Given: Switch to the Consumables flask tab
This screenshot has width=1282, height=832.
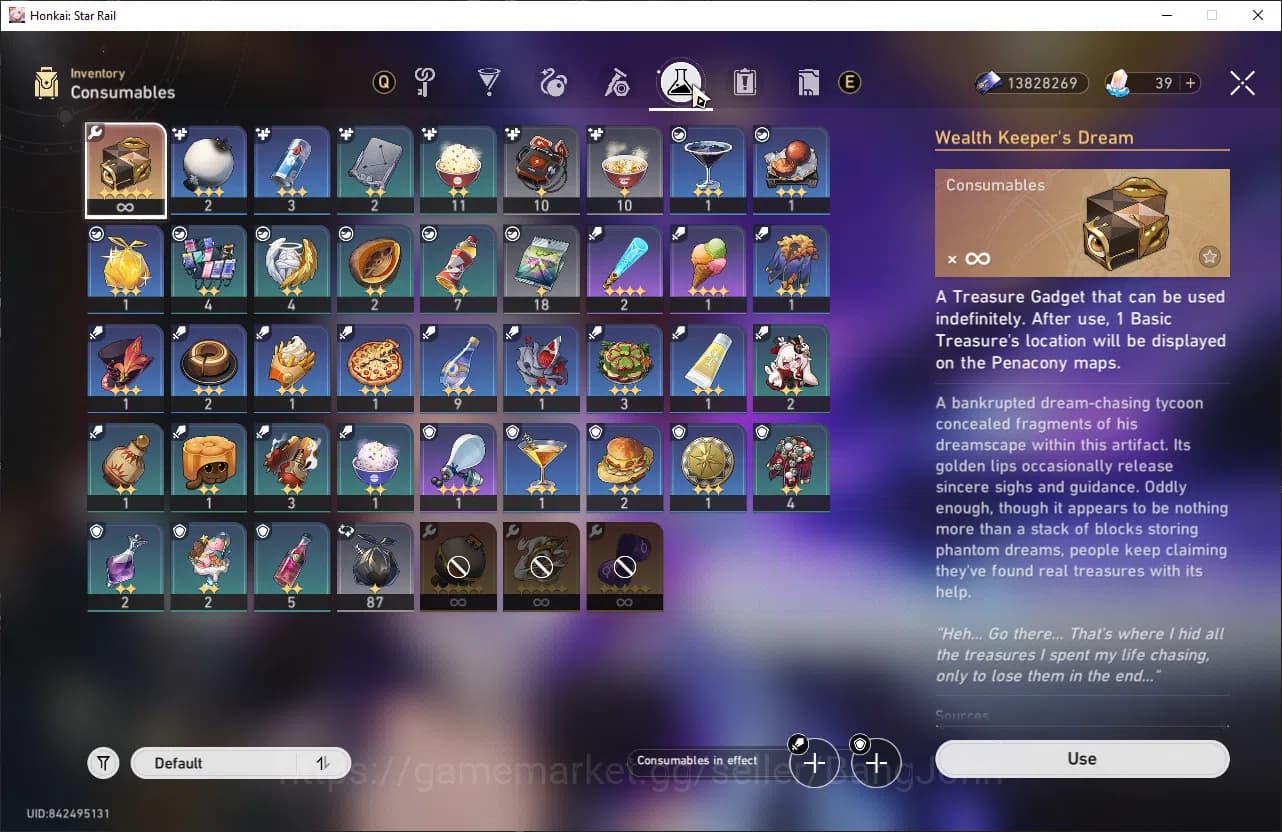Looking at the screenshot, I should [x=681, y=83].
